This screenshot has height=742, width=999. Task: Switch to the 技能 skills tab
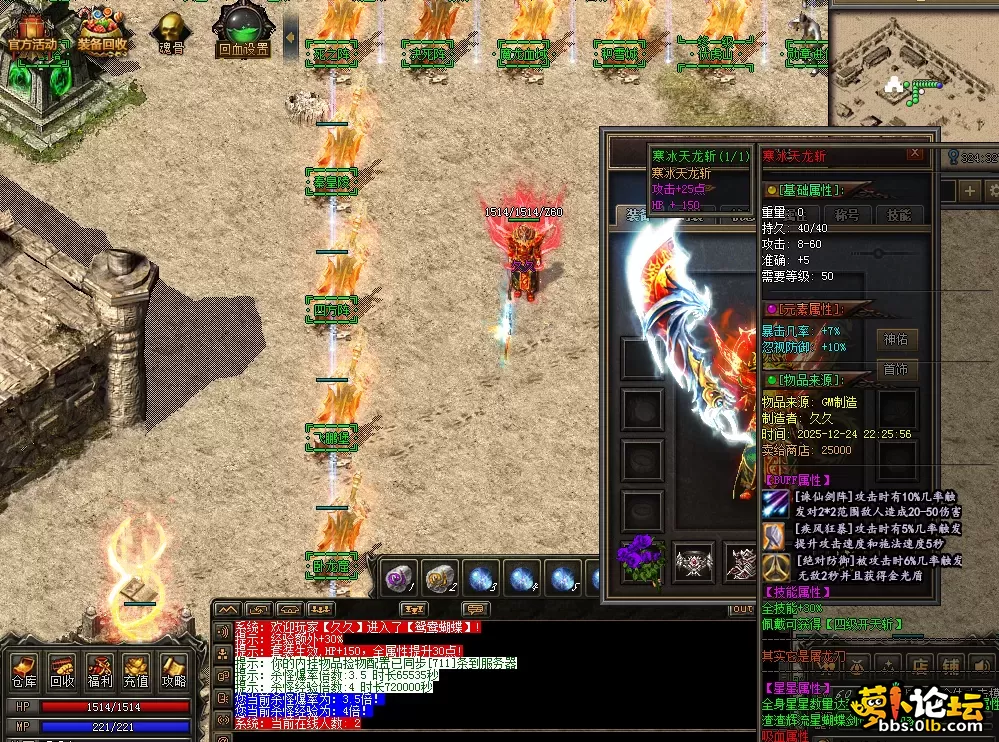point(900,214)
